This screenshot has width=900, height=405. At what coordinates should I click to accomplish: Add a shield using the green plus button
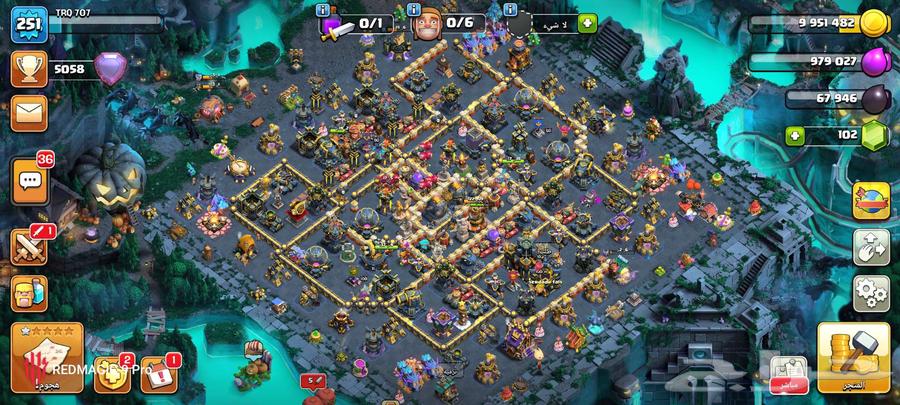pos(586,22)
